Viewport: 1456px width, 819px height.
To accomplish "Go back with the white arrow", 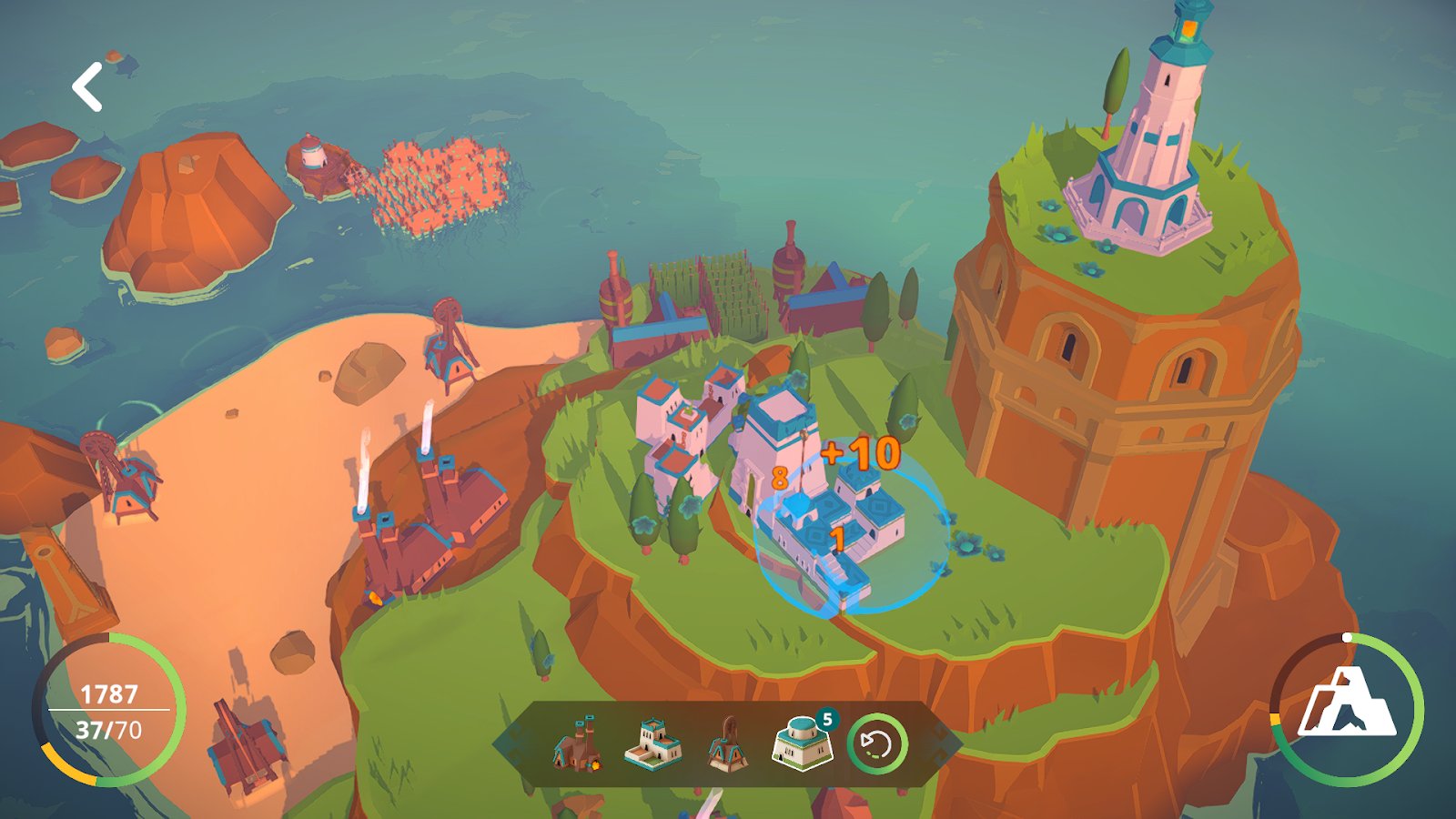I will (x=87, y=87).
